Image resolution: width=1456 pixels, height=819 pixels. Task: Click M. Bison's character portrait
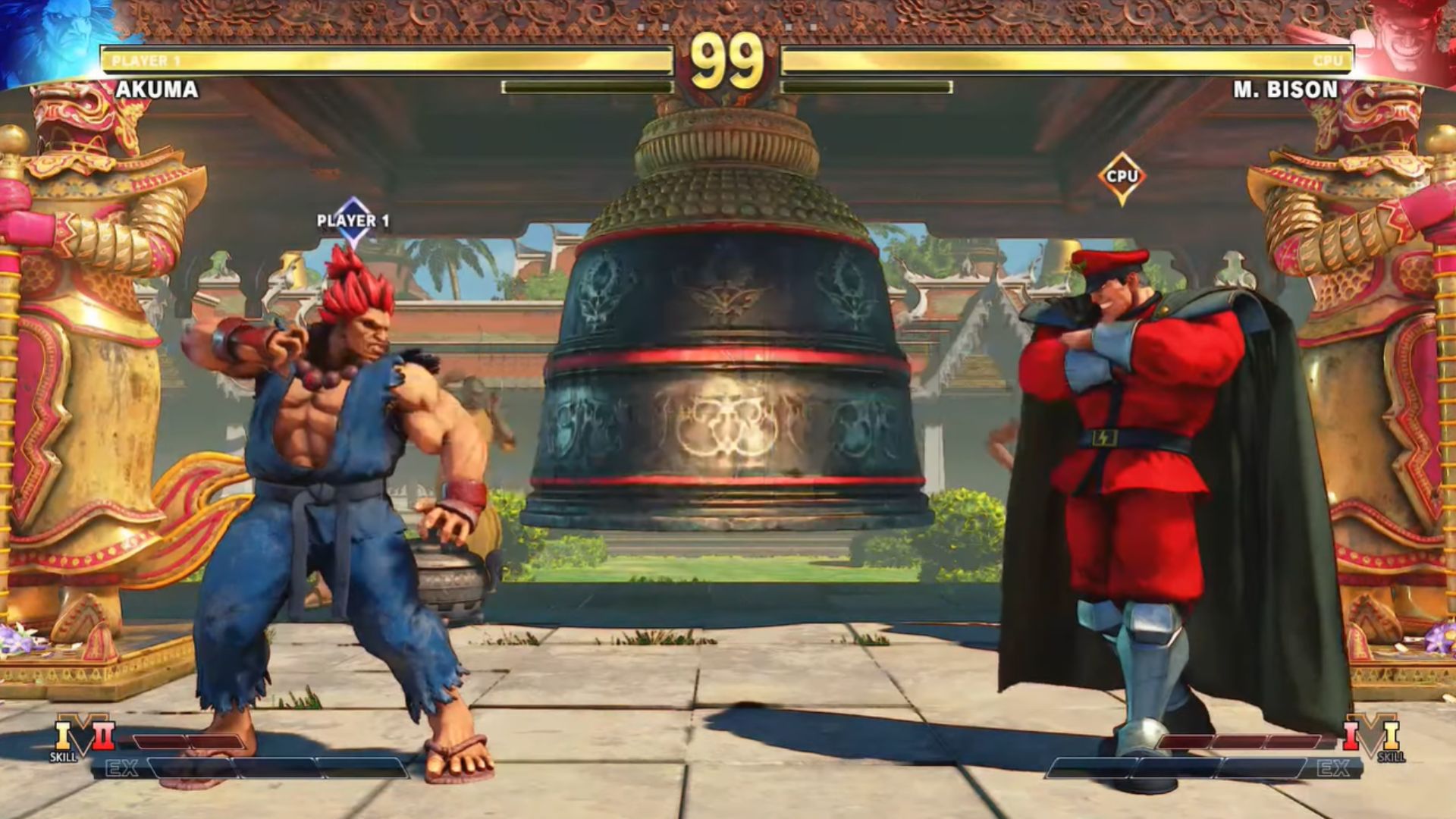pyautogui.click(x=1403, y=39)
